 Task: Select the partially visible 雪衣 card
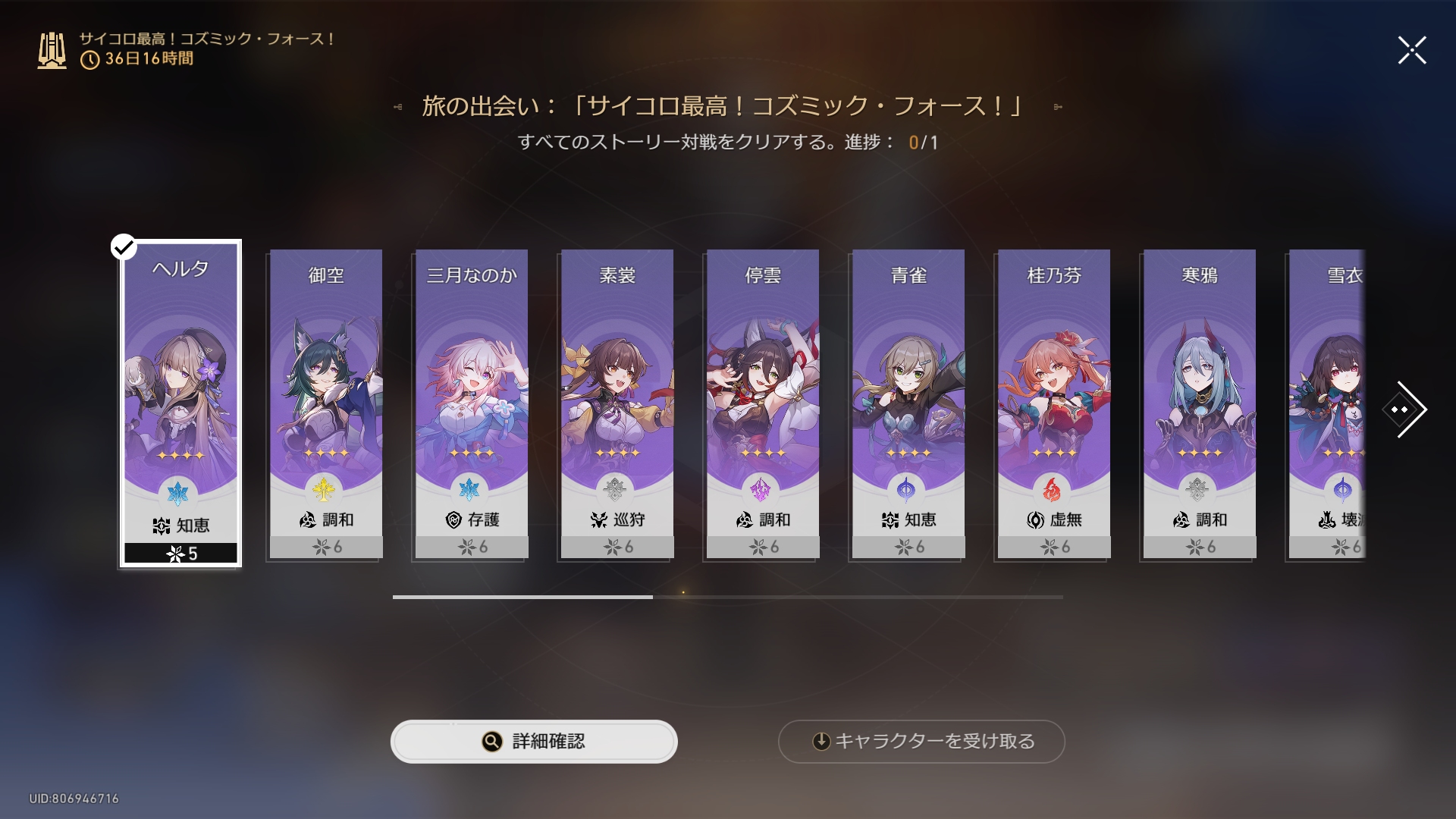point(1327,403)
